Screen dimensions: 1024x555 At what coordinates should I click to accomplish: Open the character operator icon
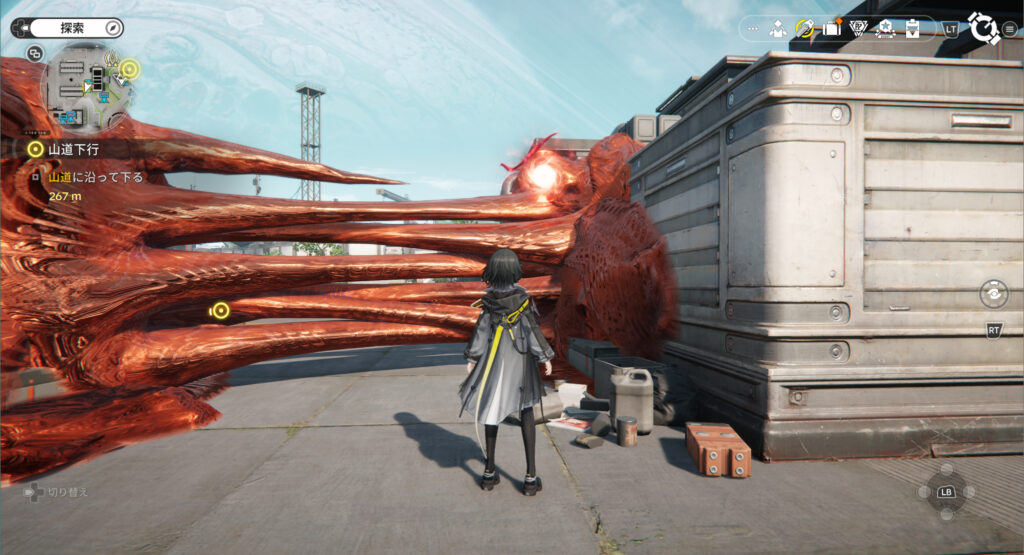click(778, 29)
